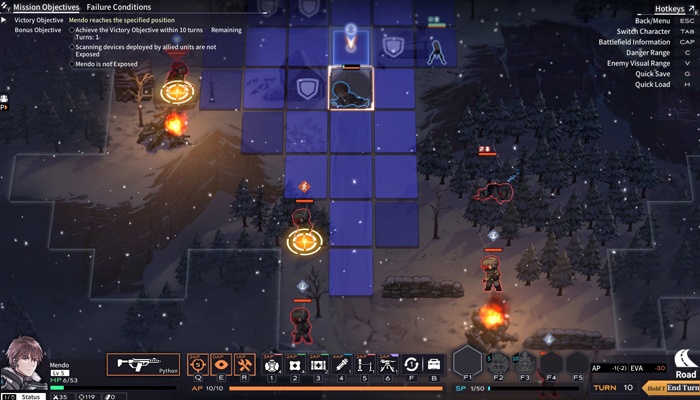Activate the crossed wrench tools skill
This screenshot has width=700, height=400.
245,365
